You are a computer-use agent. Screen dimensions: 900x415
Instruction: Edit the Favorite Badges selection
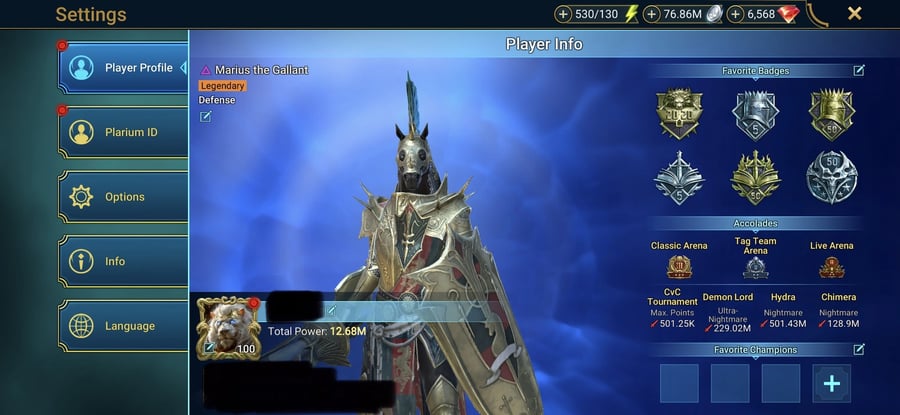[x=859, y=71]
